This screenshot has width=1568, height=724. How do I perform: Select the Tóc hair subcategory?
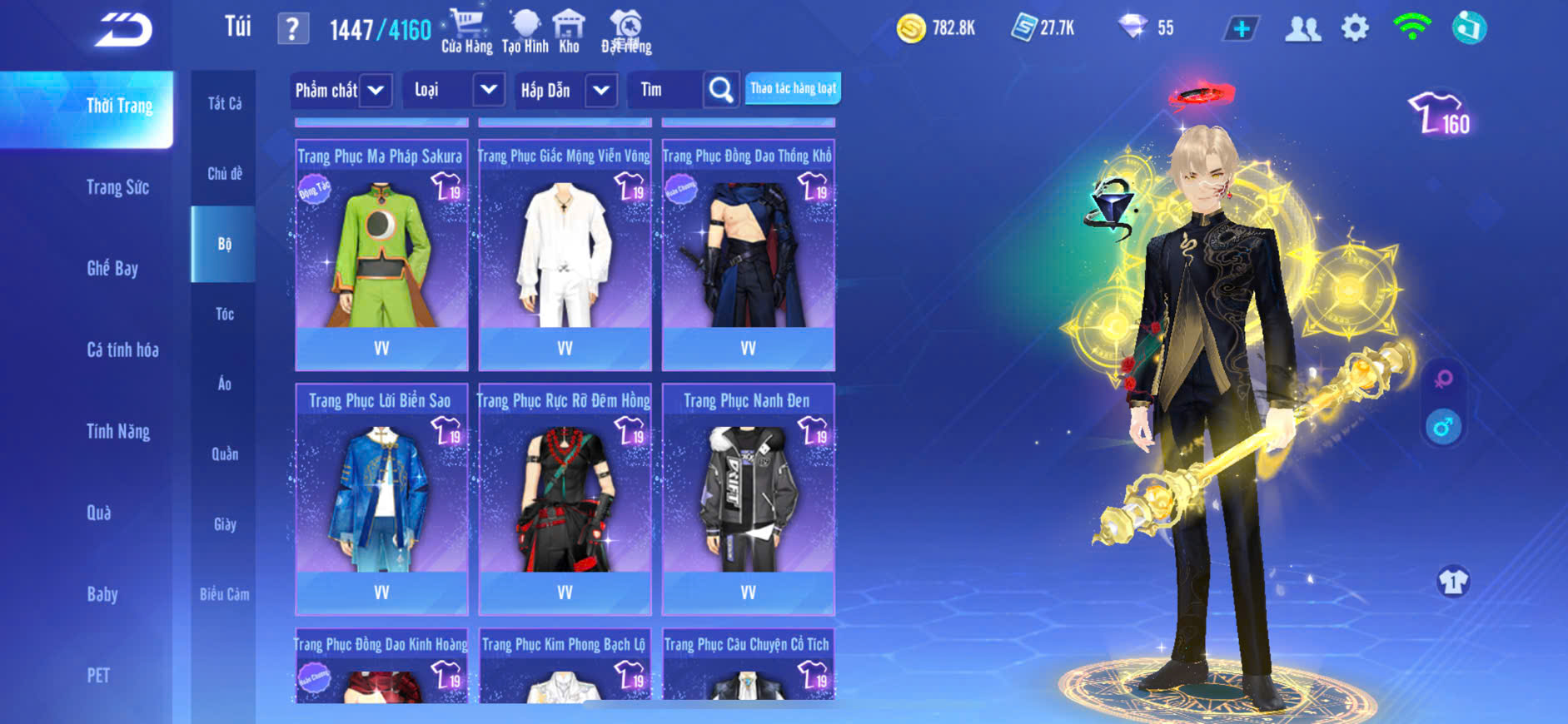pyautogui.click(x=224, y=314)
